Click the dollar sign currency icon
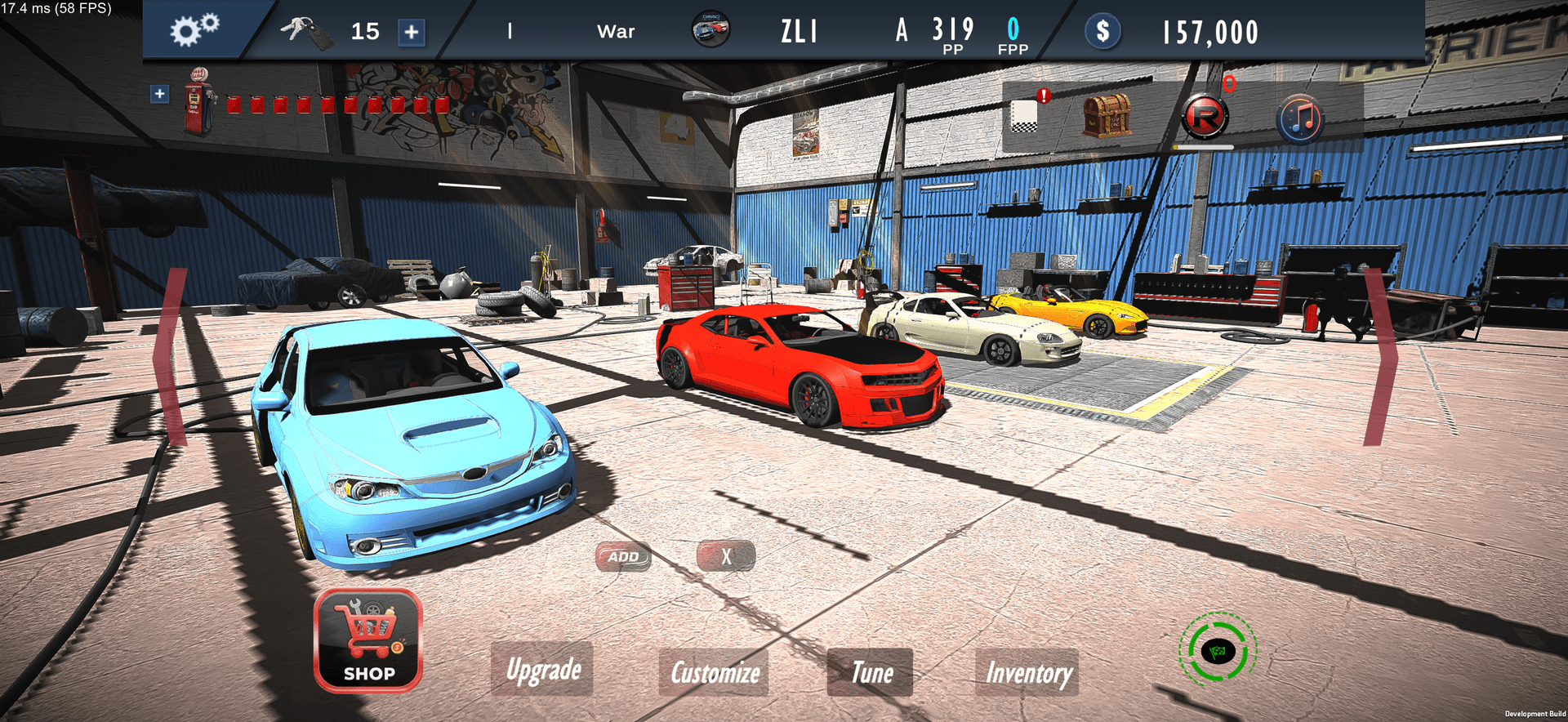 tap(1102, 33)
